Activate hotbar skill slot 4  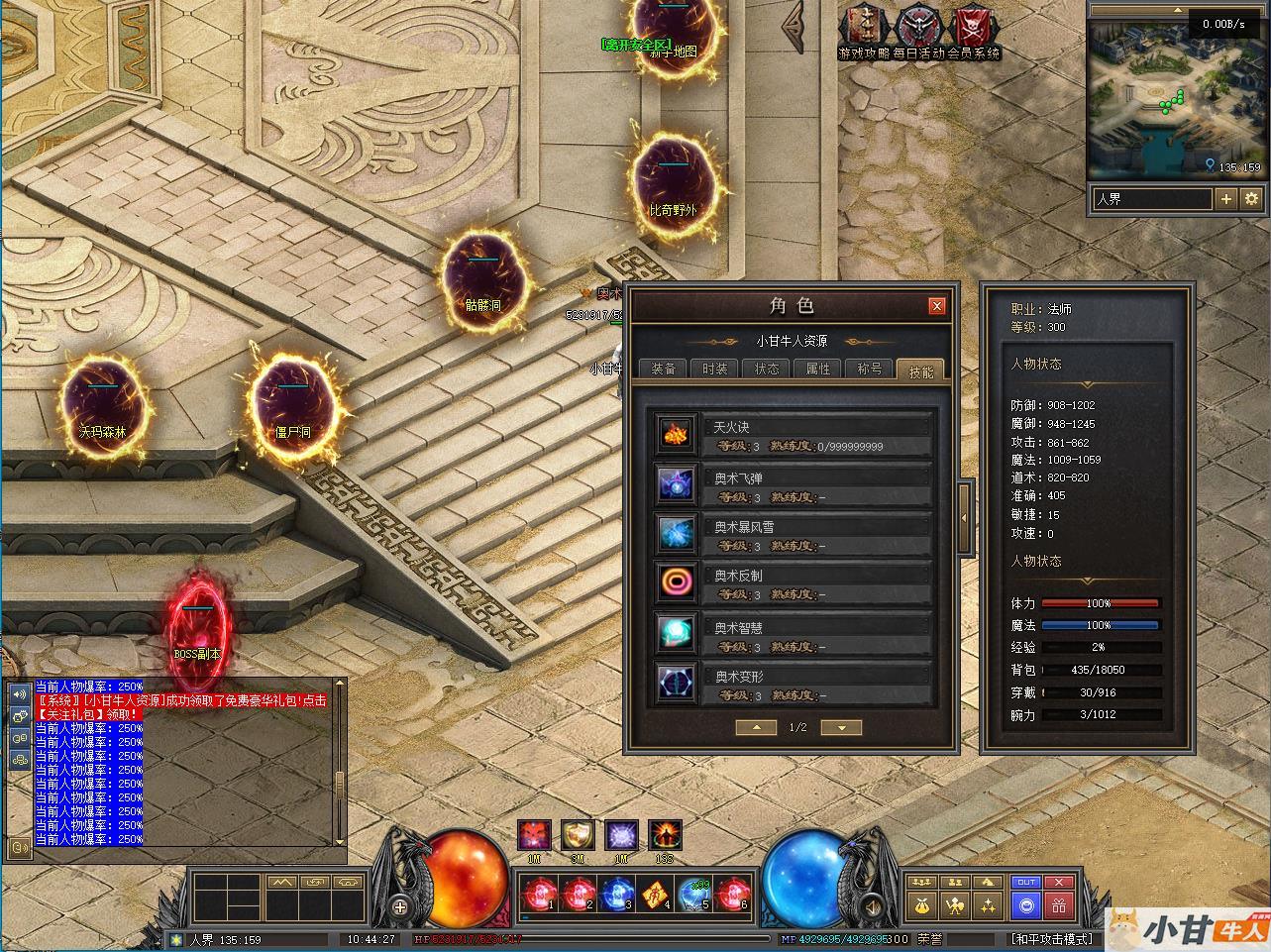pos(655,895)
